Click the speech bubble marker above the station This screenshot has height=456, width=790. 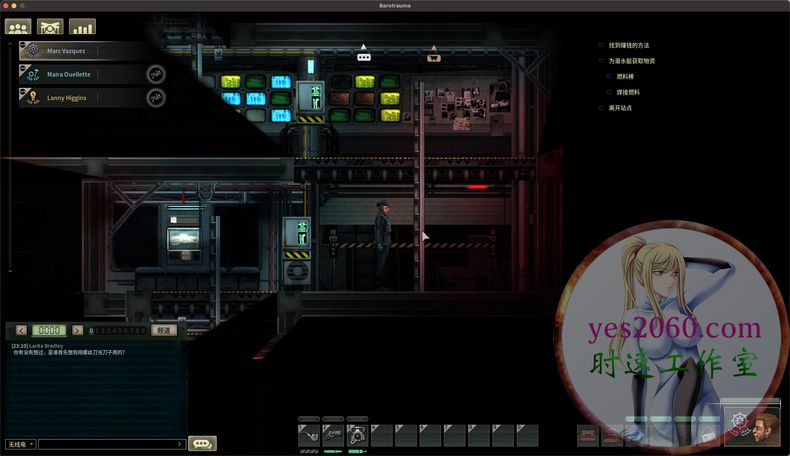pyautogui.click(x=364, y=57)
